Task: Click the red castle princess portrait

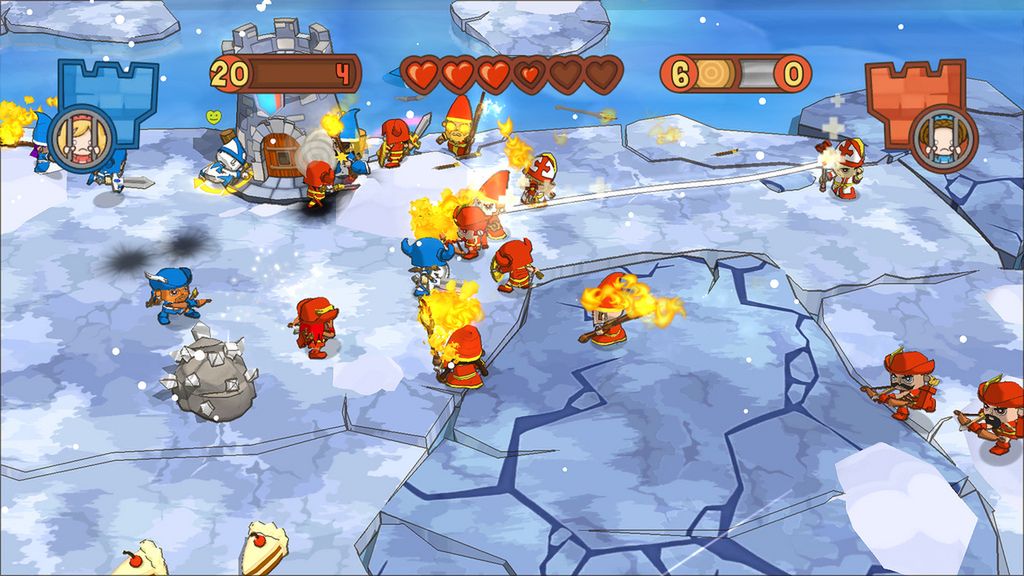Action: (943, 138)
